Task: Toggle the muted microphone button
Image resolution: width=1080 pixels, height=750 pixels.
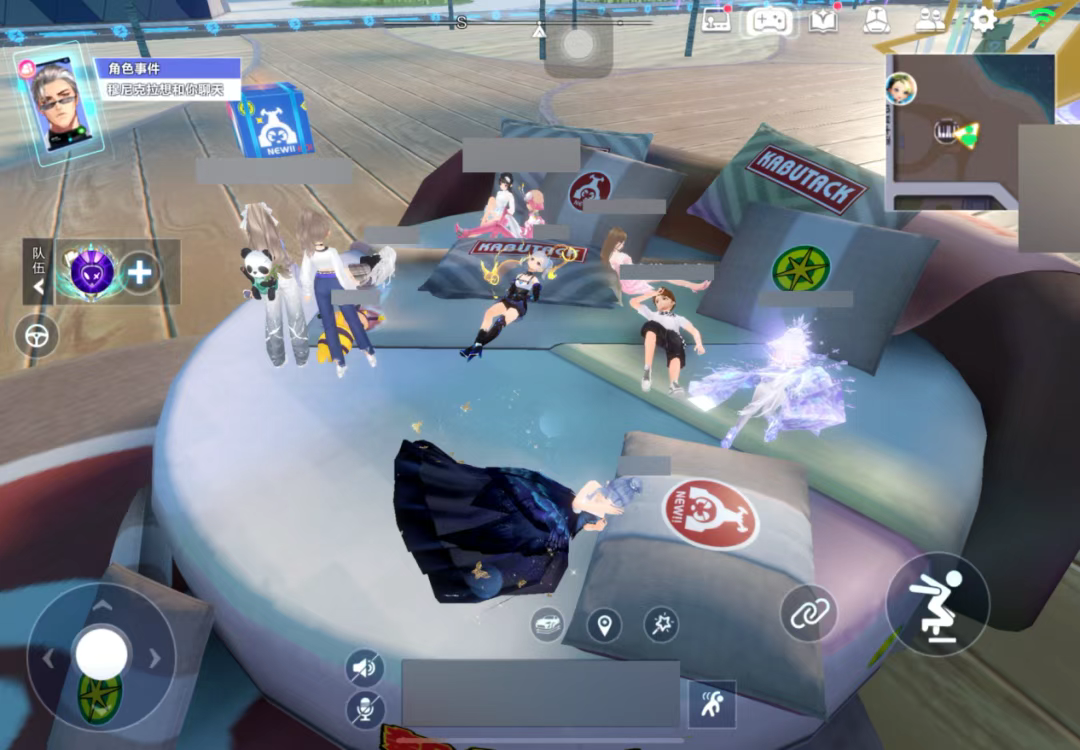Action: pyautogui.click(x=365, y=709)
